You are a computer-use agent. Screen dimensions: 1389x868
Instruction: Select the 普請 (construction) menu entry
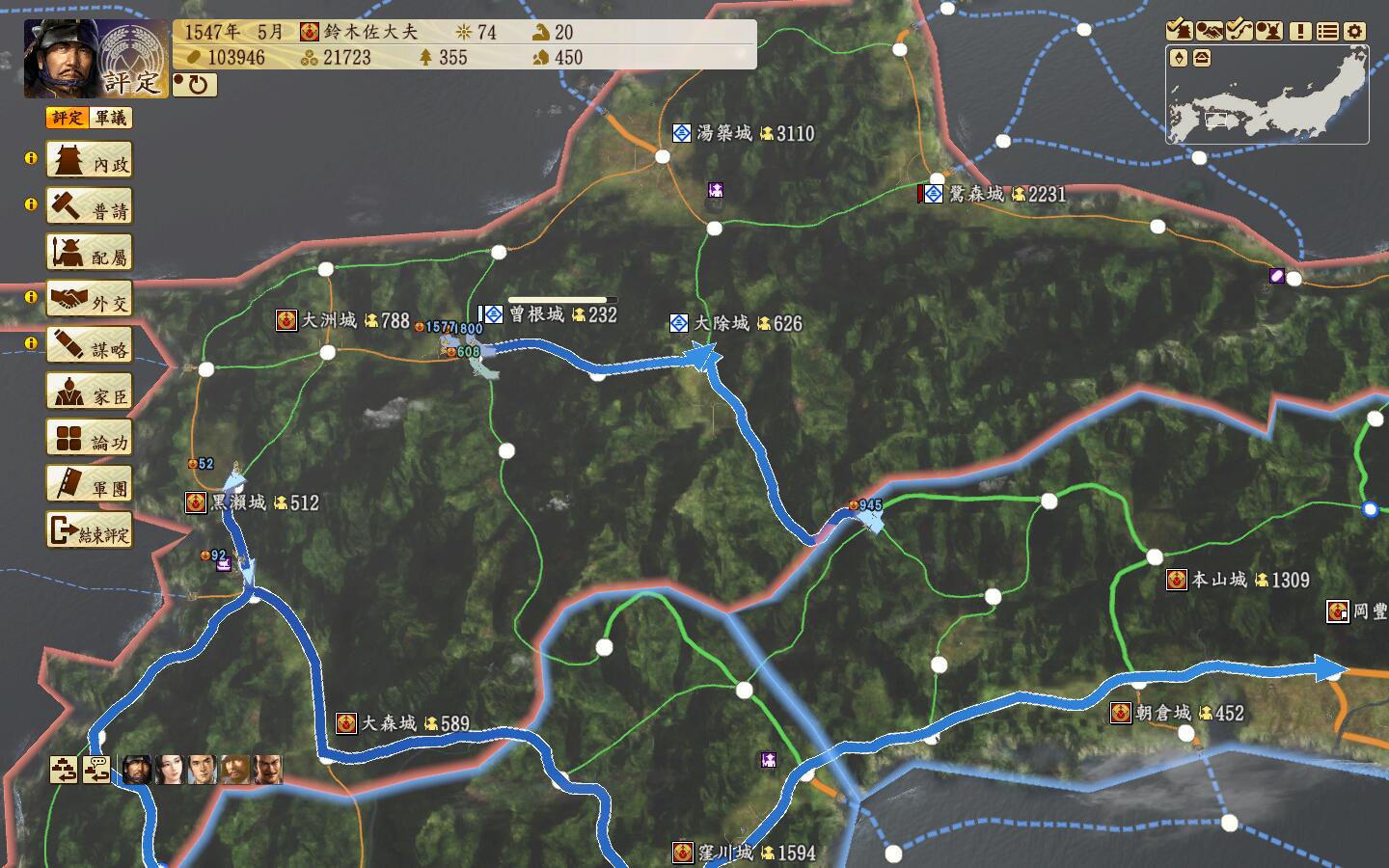90,207
